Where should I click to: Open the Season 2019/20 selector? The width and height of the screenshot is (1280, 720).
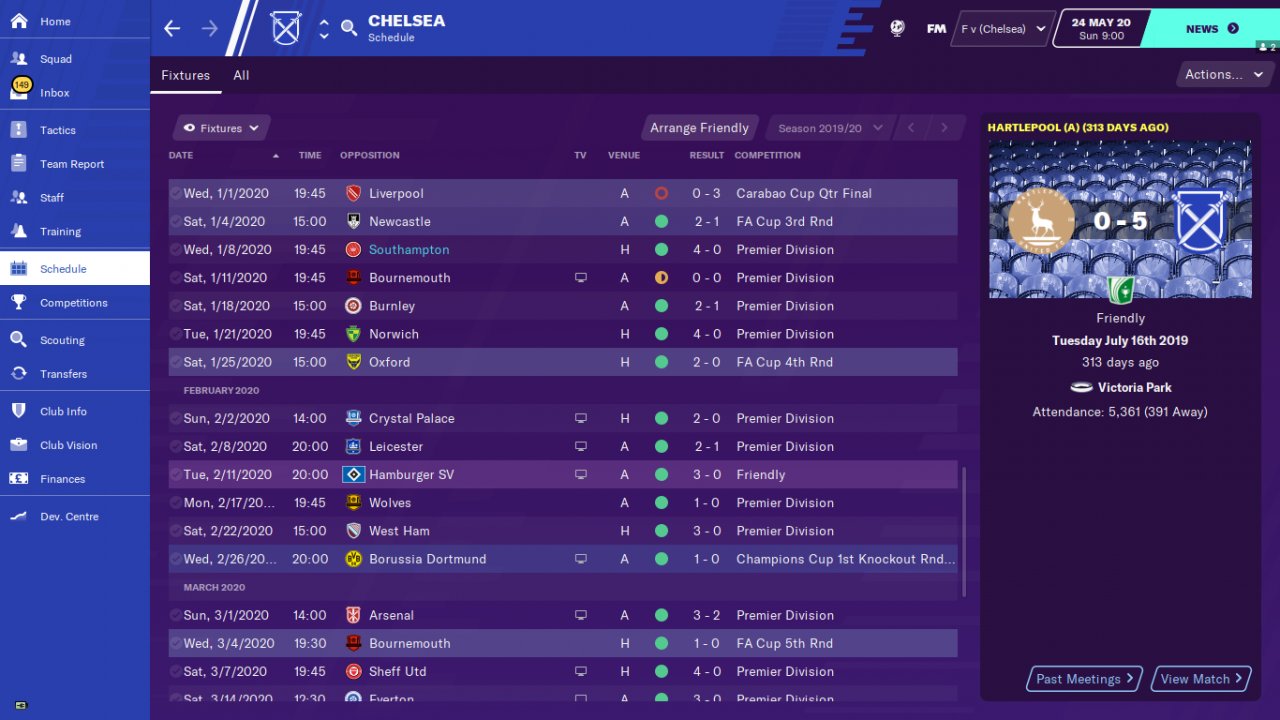click(x=830, y=128)
